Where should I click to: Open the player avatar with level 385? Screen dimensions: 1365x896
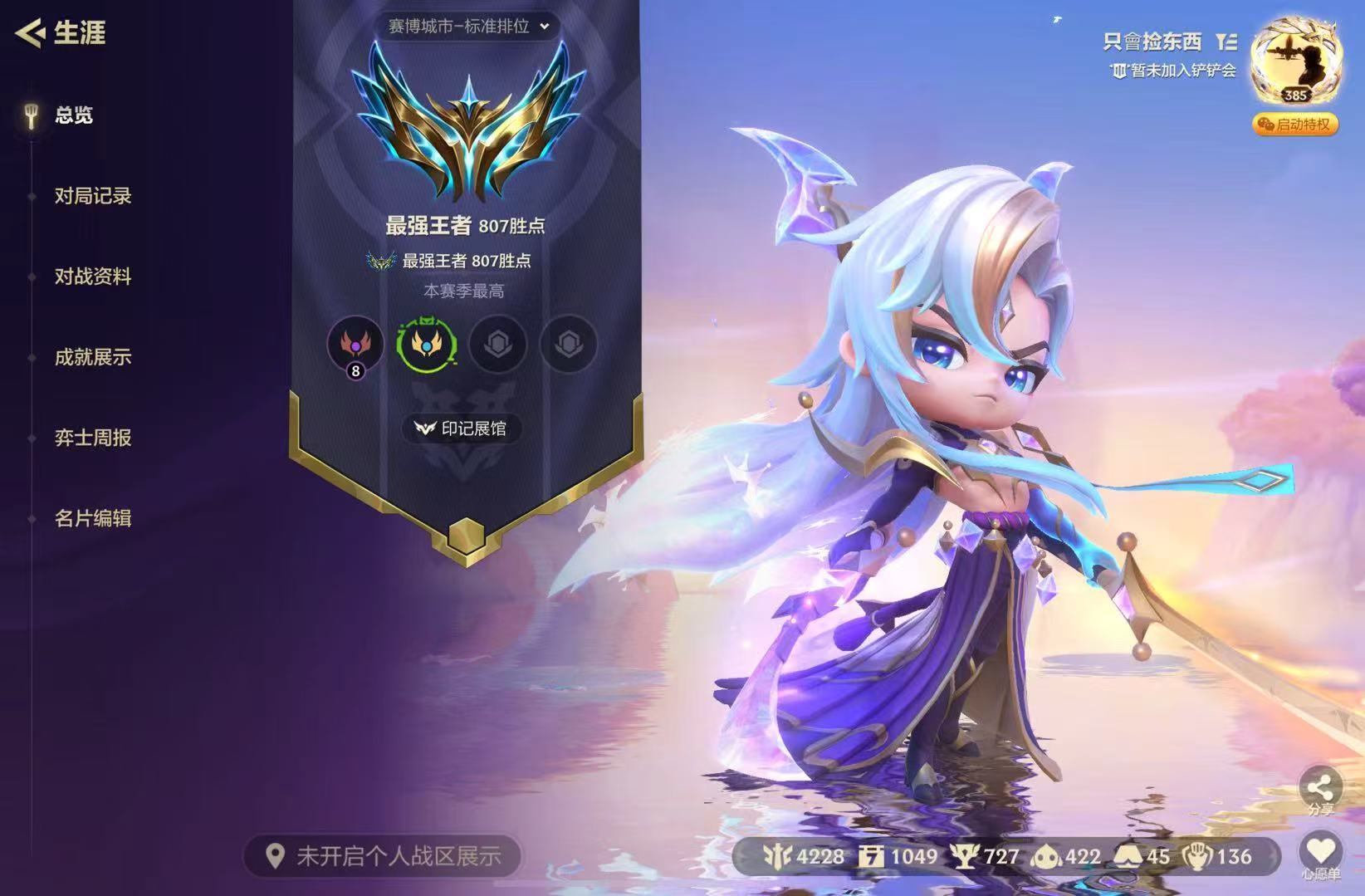[x=1295, y=62]
